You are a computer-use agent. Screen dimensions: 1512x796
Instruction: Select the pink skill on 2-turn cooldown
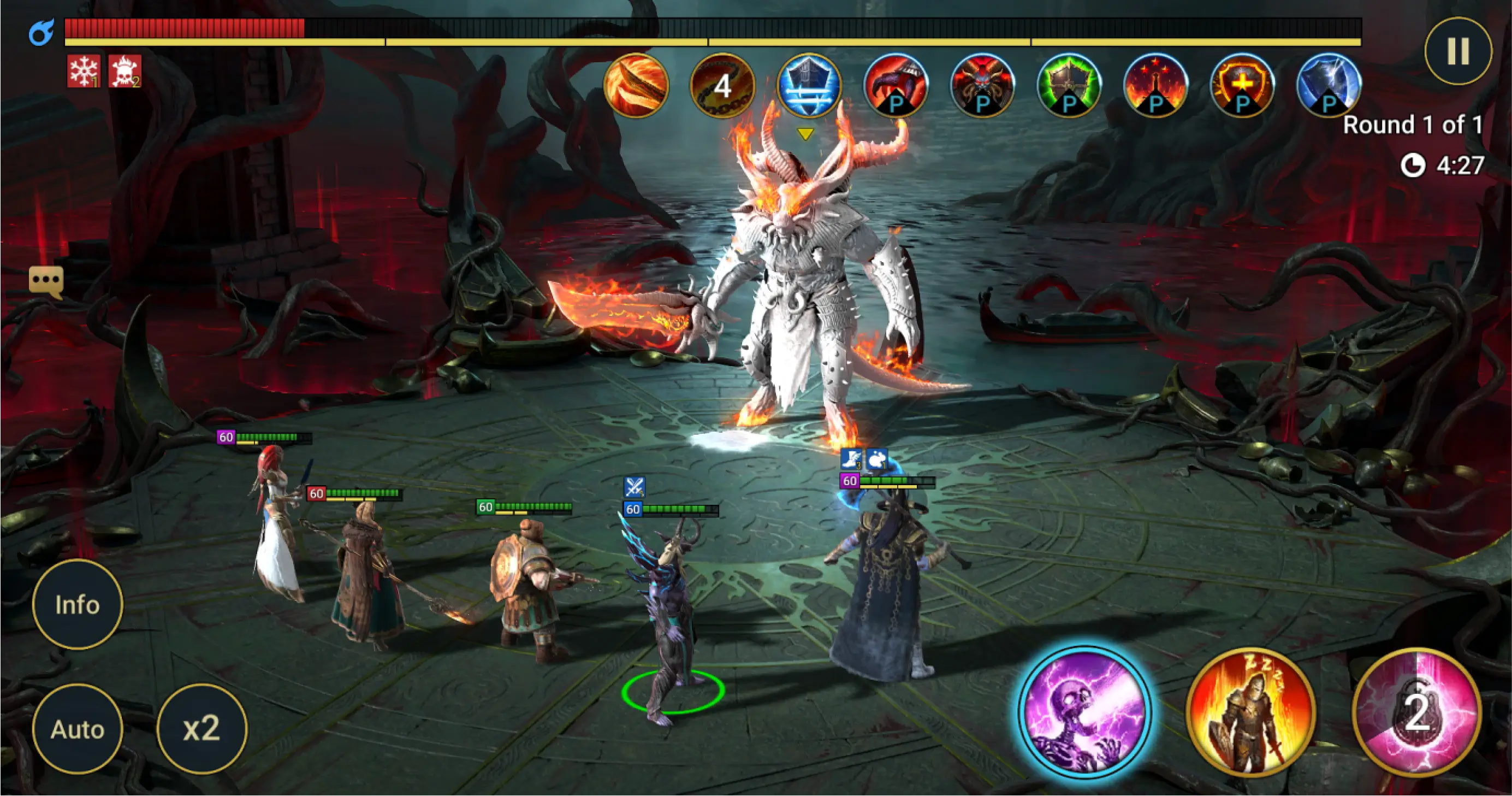1417,712
